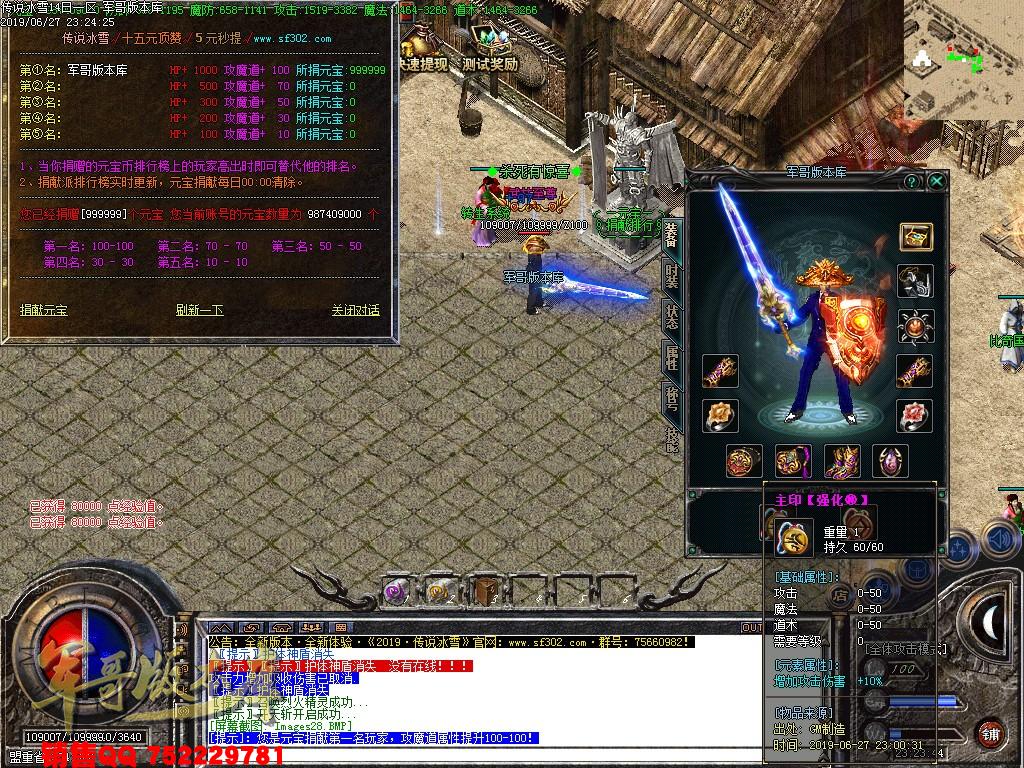The image size is (1024, 768).
Task: Choose 关闭对话 to close the dialogue
Action: 355,310
